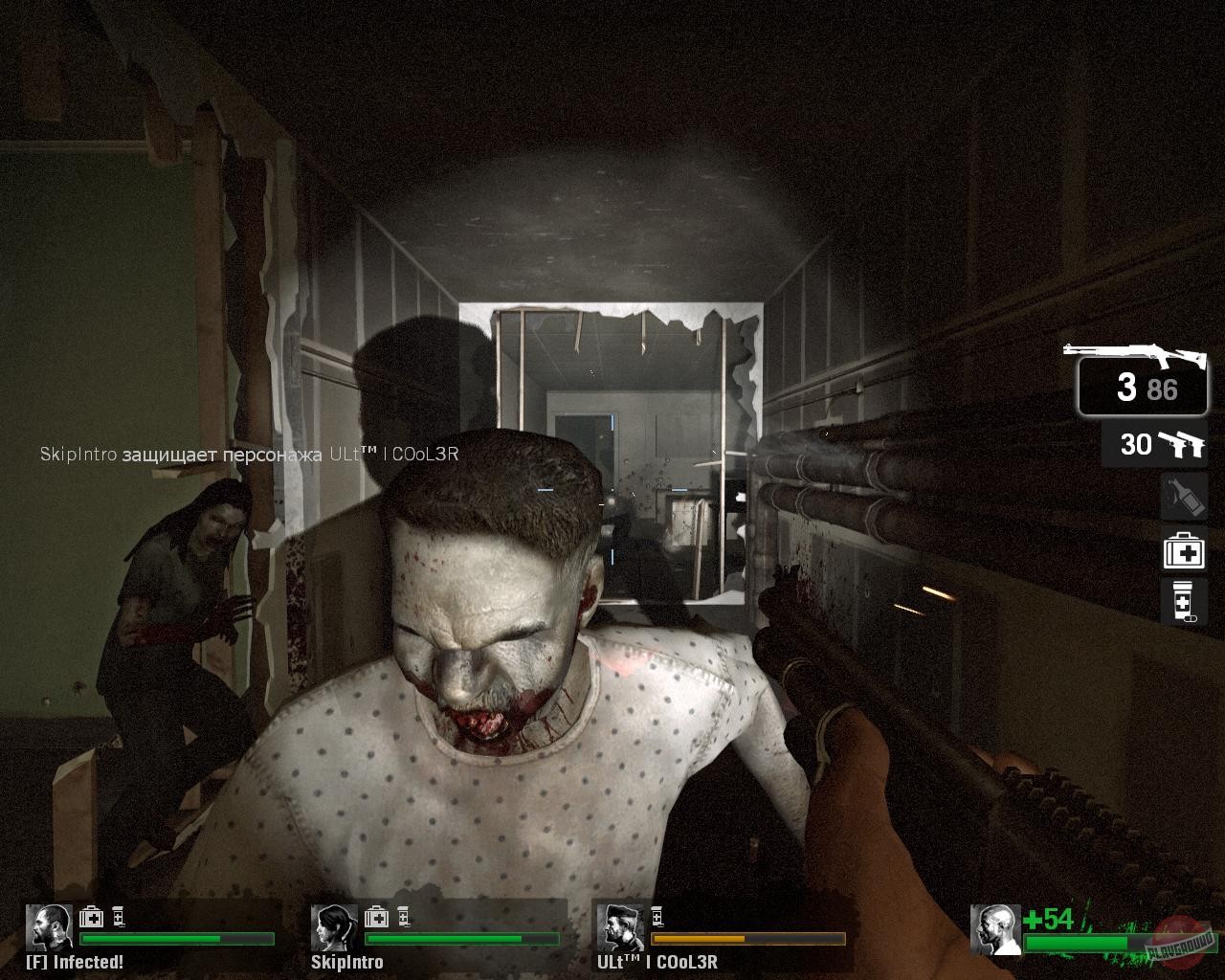Click the medkit icon beside Infected's portrait
This screenshot has width=1225, height=980.
90,917
